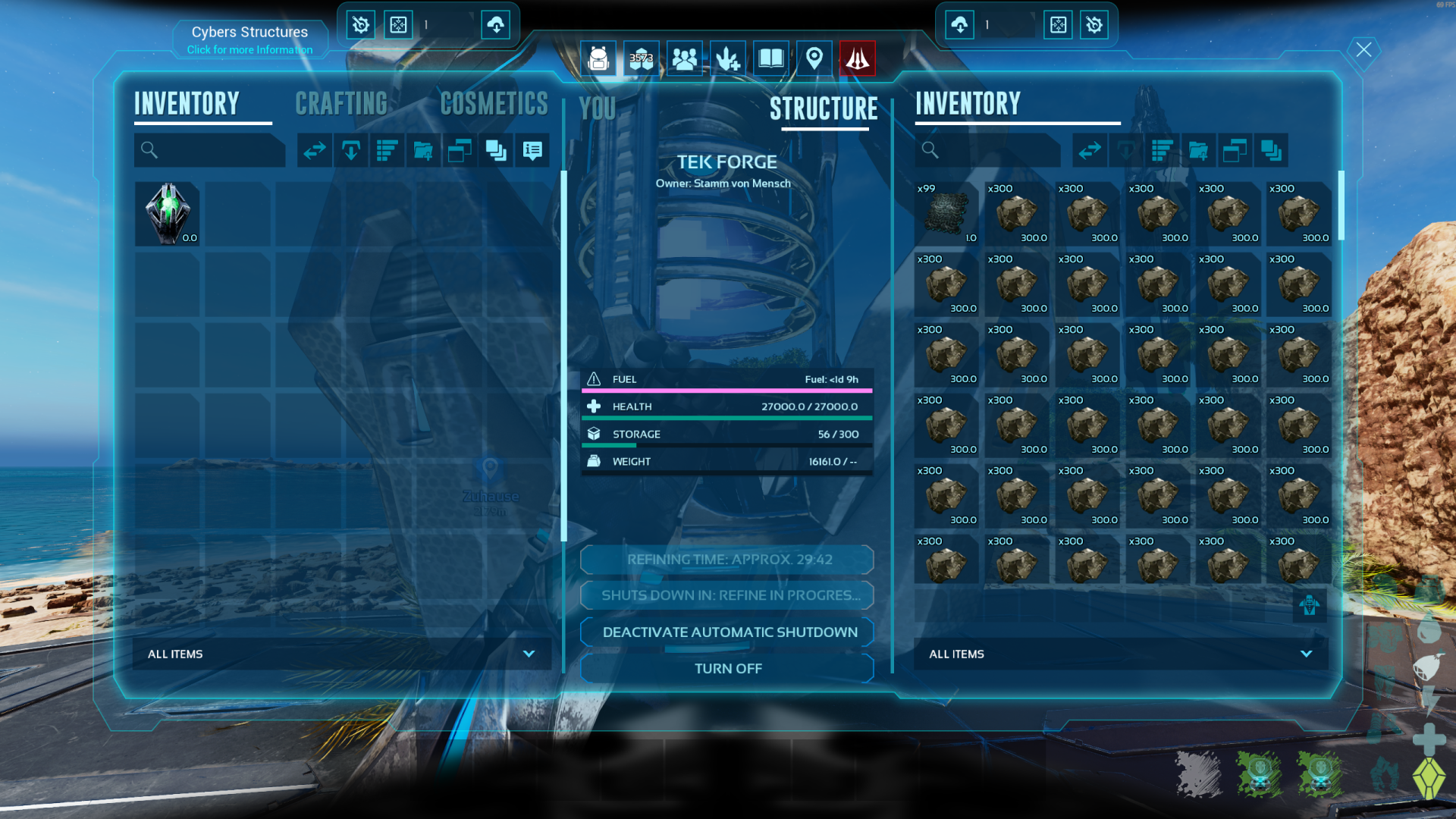Select the x99 stack in forge inventory
The height and width of the screenshot is (819, 1456).
point(946,213)
